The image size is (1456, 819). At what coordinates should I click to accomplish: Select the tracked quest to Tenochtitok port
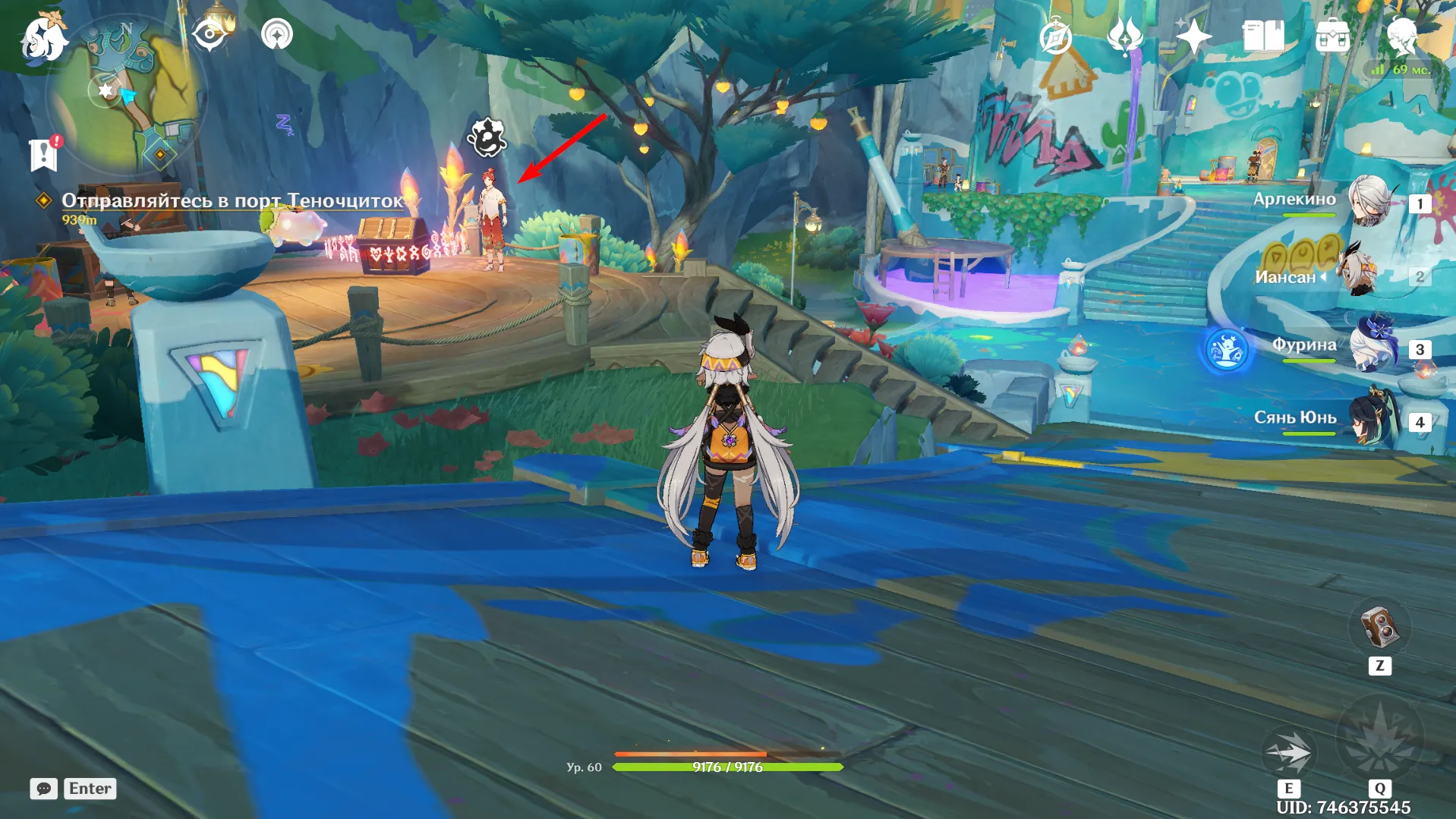(232, 200)
